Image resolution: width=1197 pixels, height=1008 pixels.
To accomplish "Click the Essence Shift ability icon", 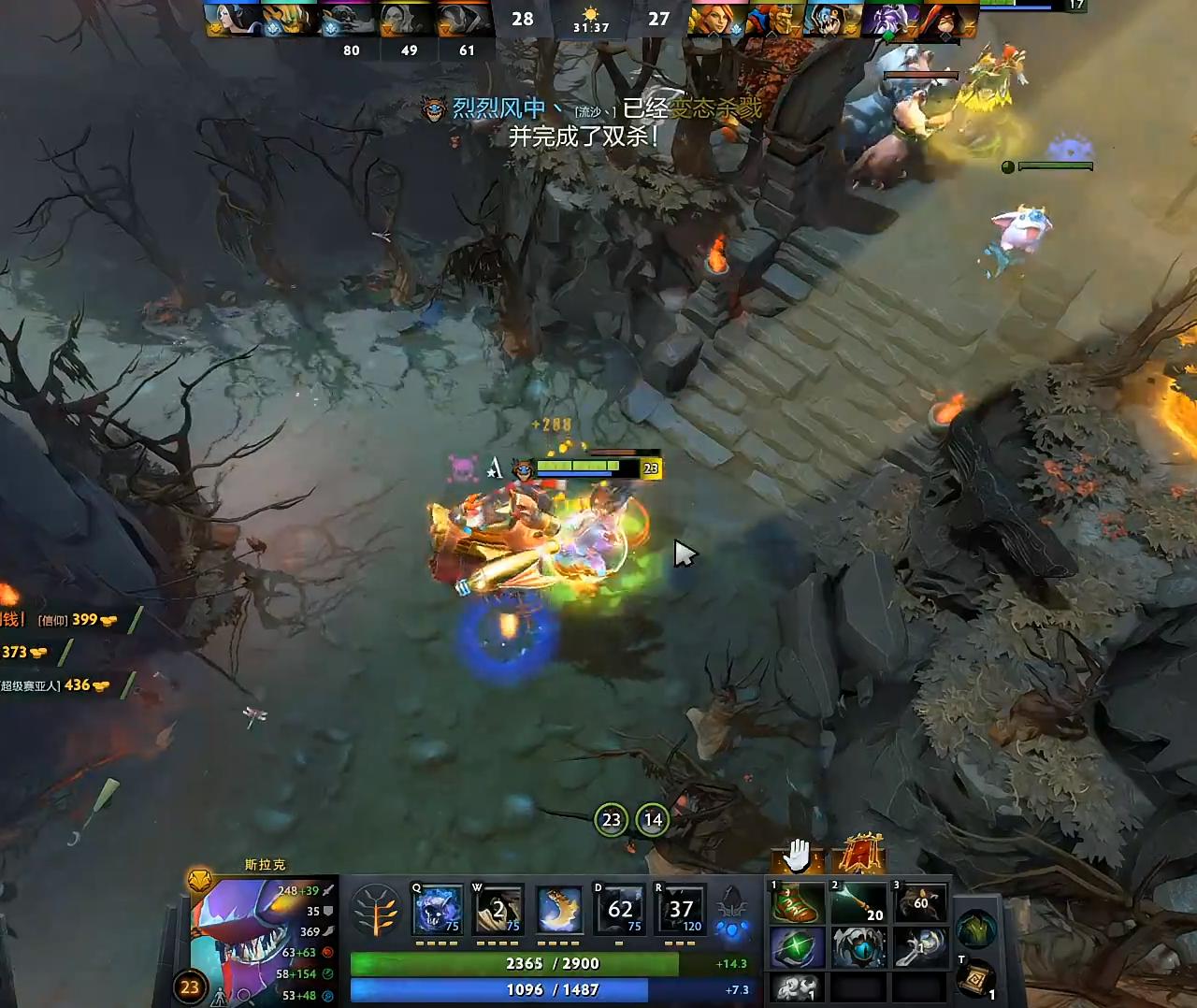I will [560, 909].
